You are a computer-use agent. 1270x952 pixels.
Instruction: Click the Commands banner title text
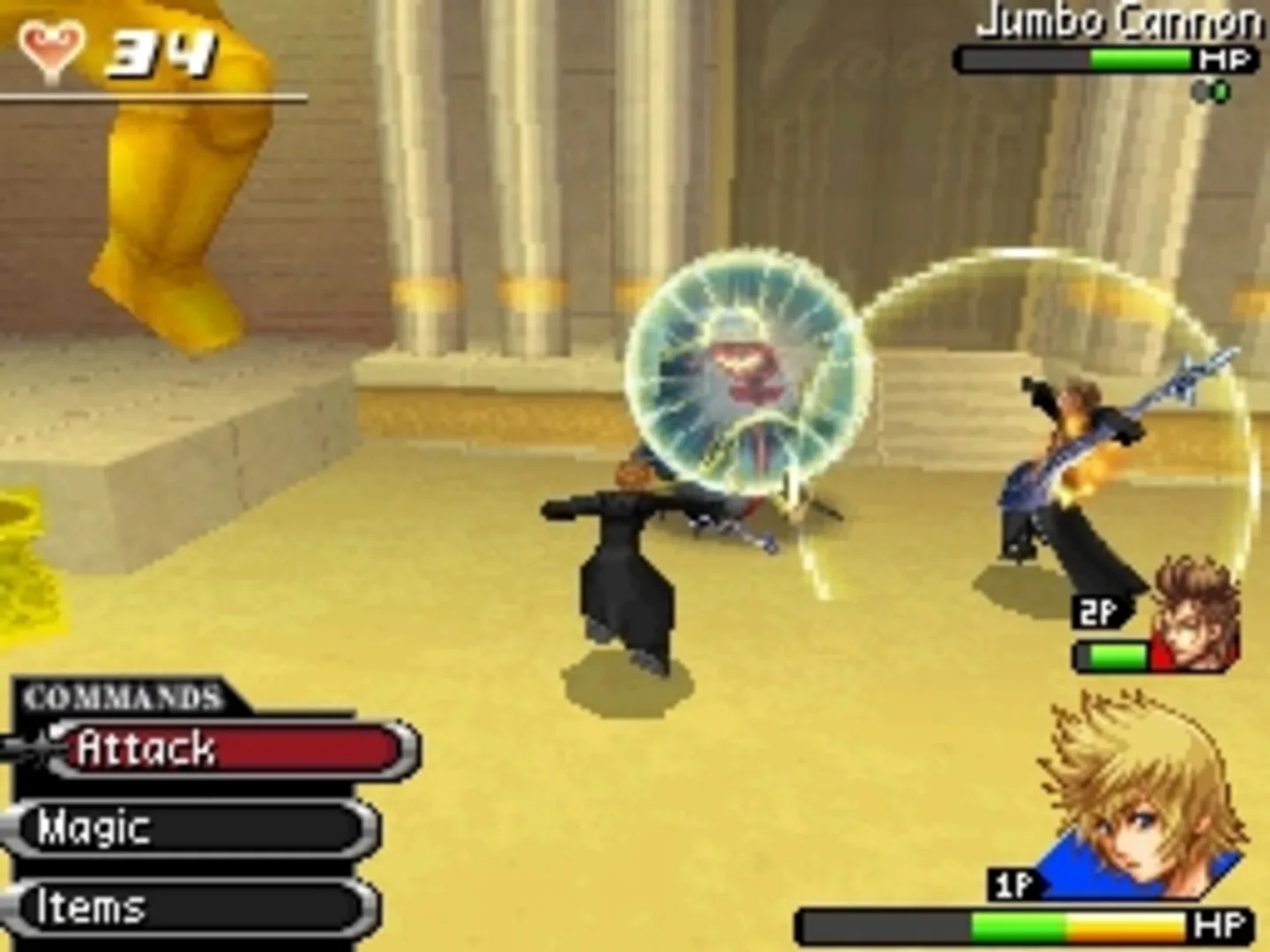[x=123, y=697]
